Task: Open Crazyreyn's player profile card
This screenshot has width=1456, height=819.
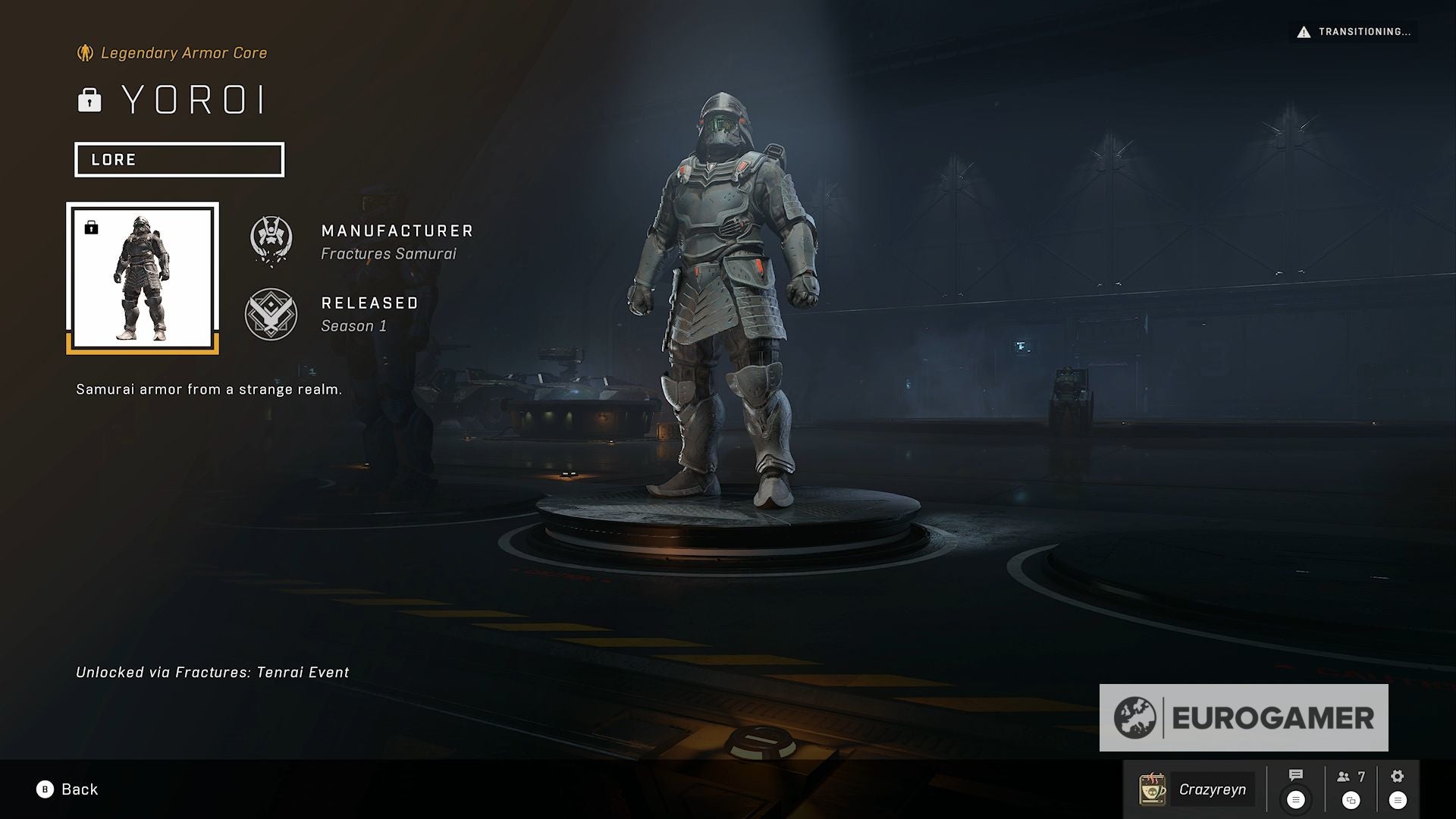Action: pyautogui.click(x=1196, y=789)
